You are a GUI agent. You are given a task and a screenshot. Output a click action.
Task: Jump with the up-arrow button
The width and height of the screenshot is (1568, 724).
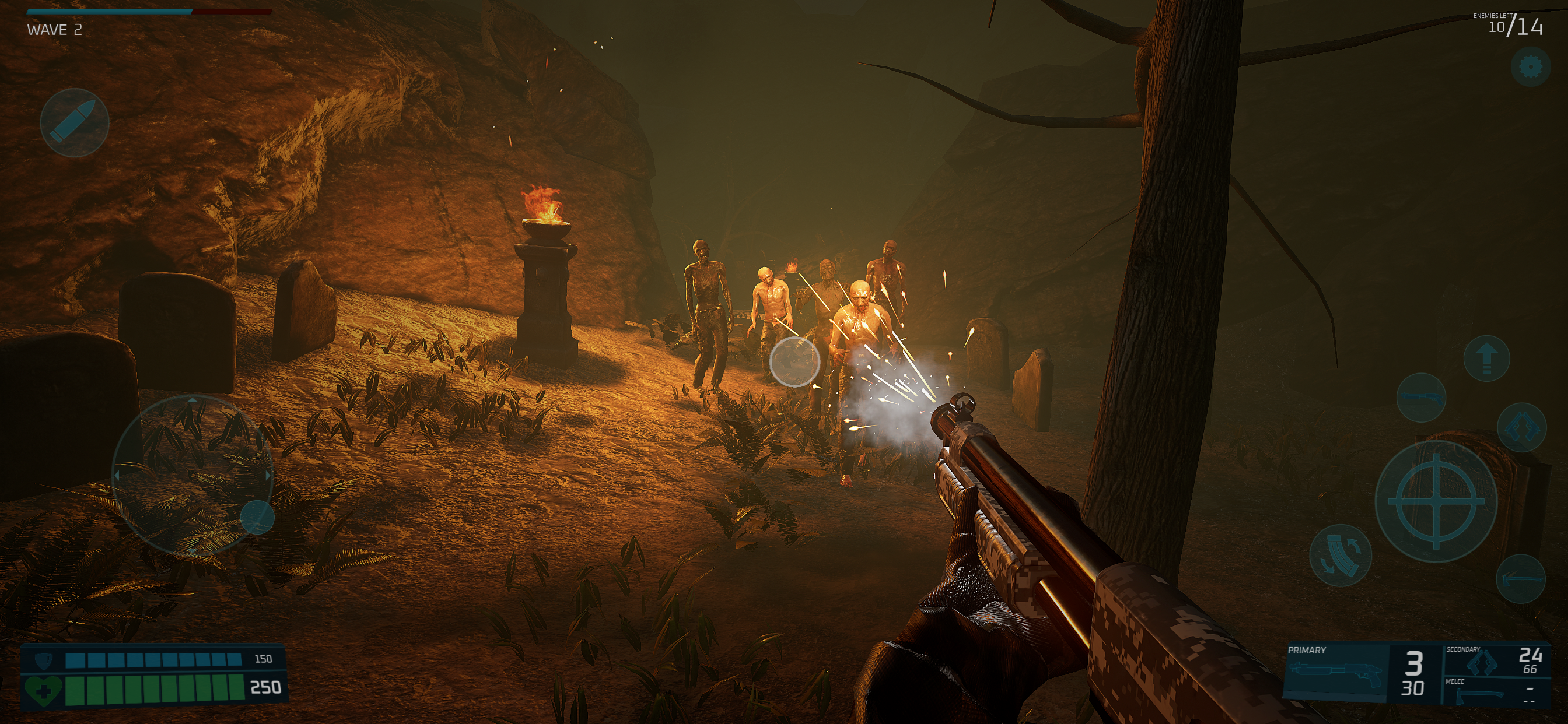point(1486,359)
